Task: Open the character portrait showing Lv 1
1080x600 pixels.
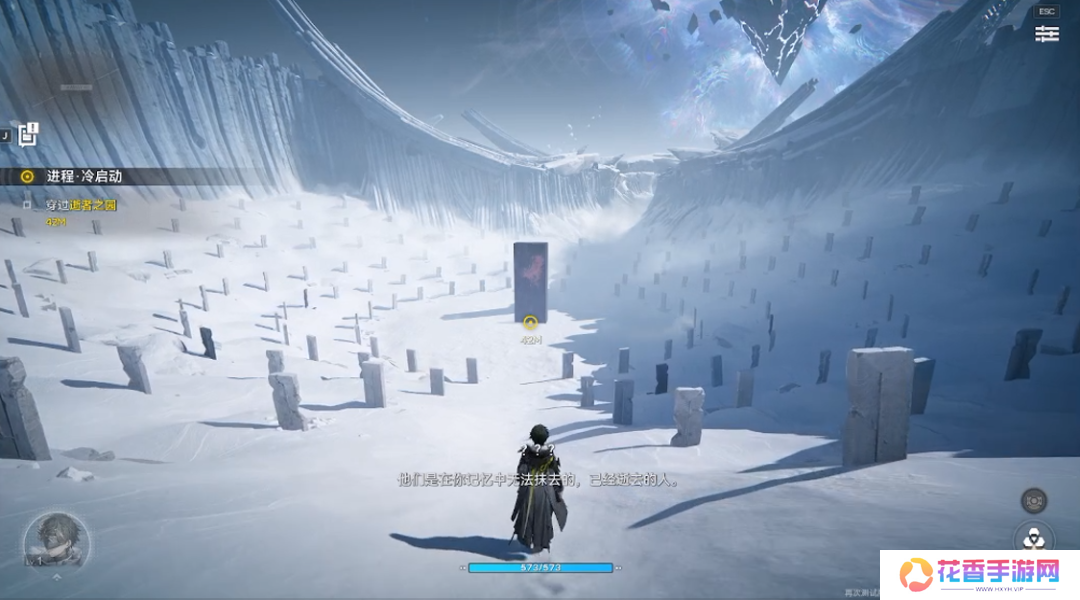Action: click(x=57, y=541)
